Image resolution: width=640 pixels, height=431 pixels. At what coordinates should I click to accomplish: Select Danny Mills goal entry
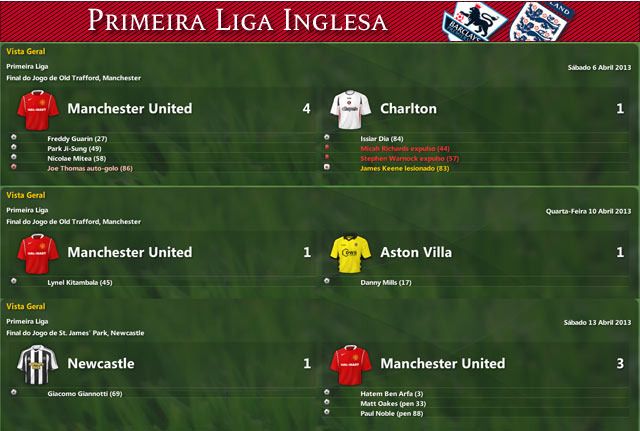pyautogui.click(x=384, y=283)
